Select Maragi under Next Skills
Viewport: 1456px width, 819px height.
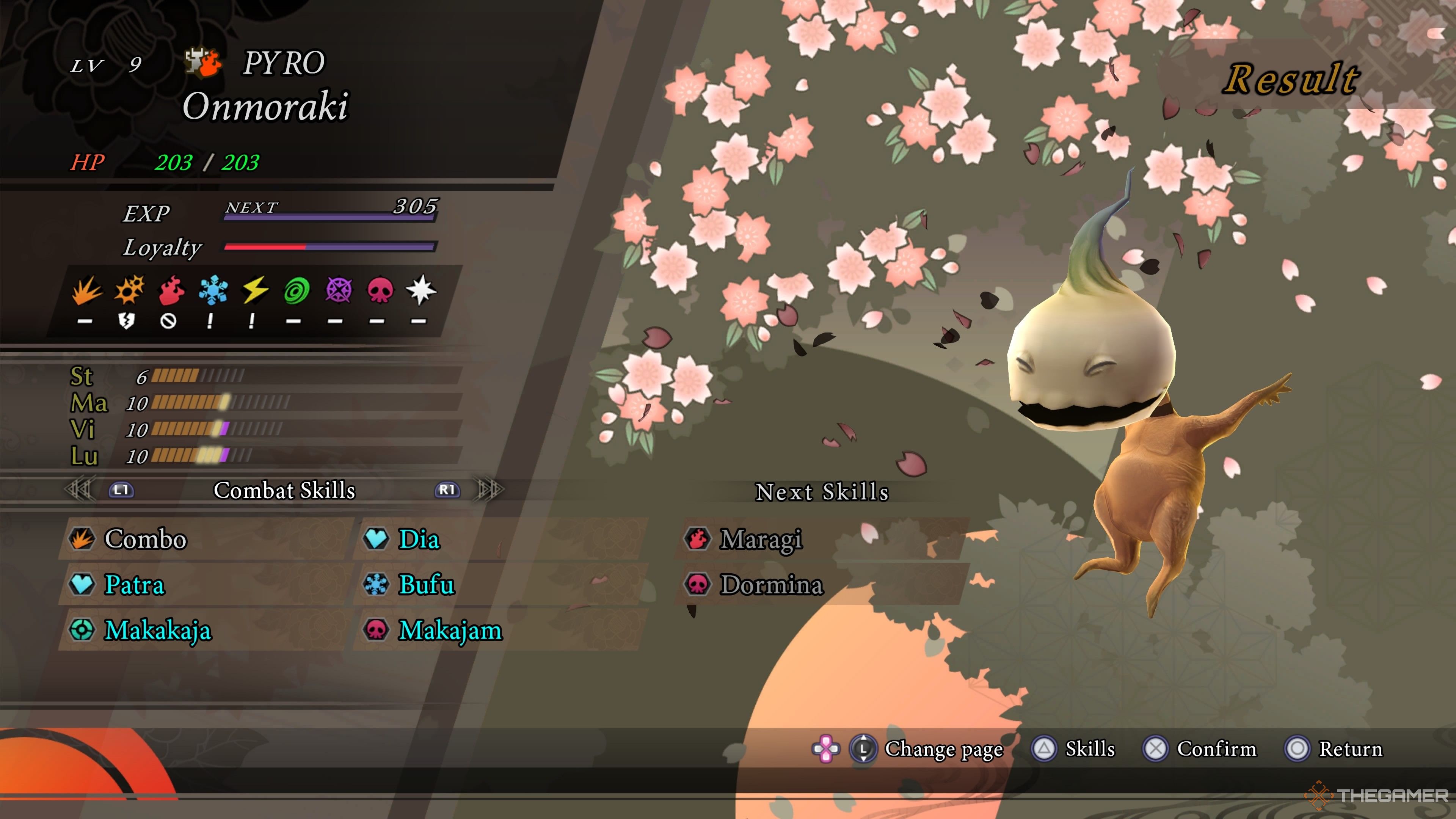[x=760, y=539]
